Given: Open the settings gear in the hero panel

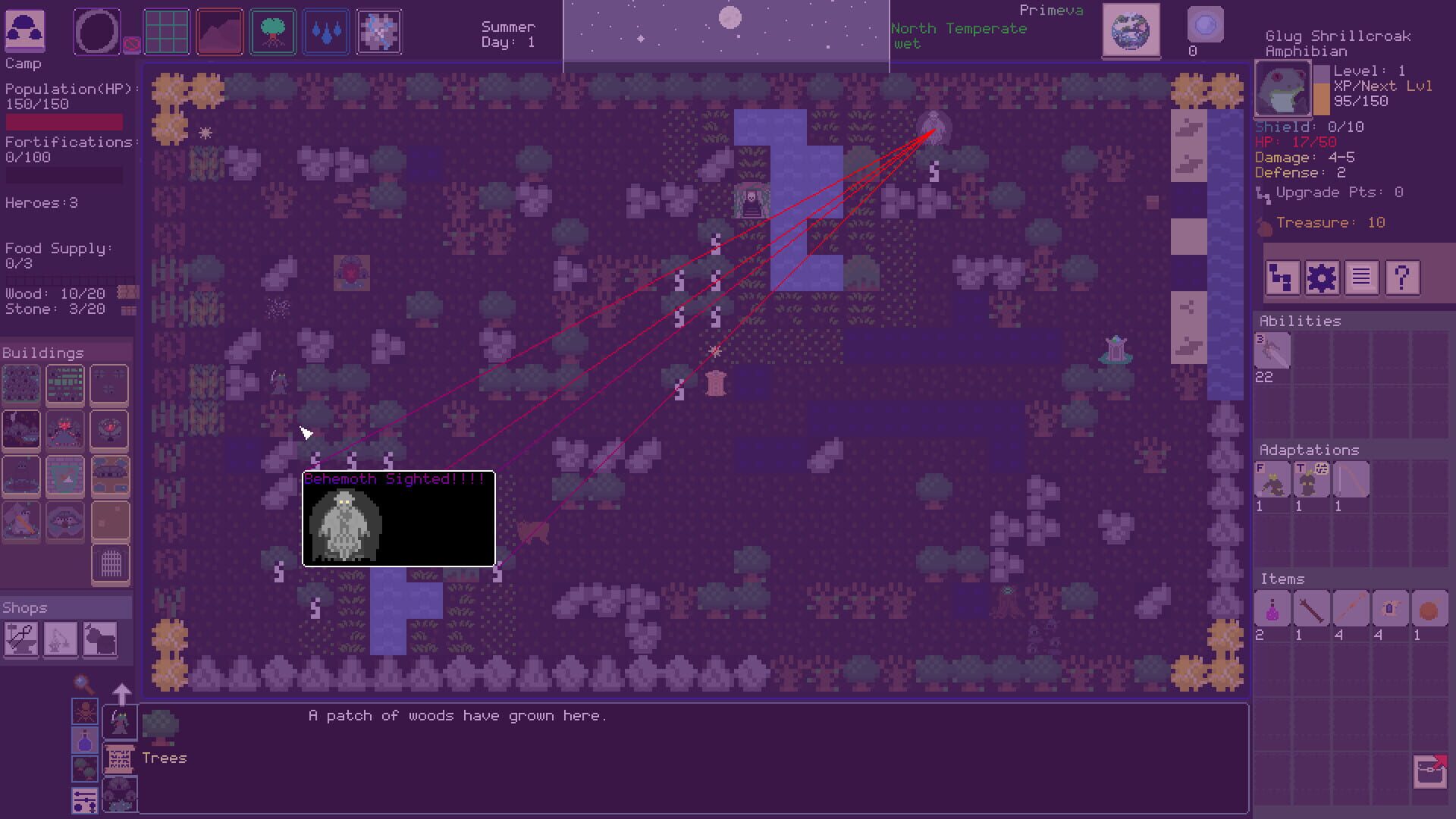Looking at the screenshot, I should coord(1323,278).
